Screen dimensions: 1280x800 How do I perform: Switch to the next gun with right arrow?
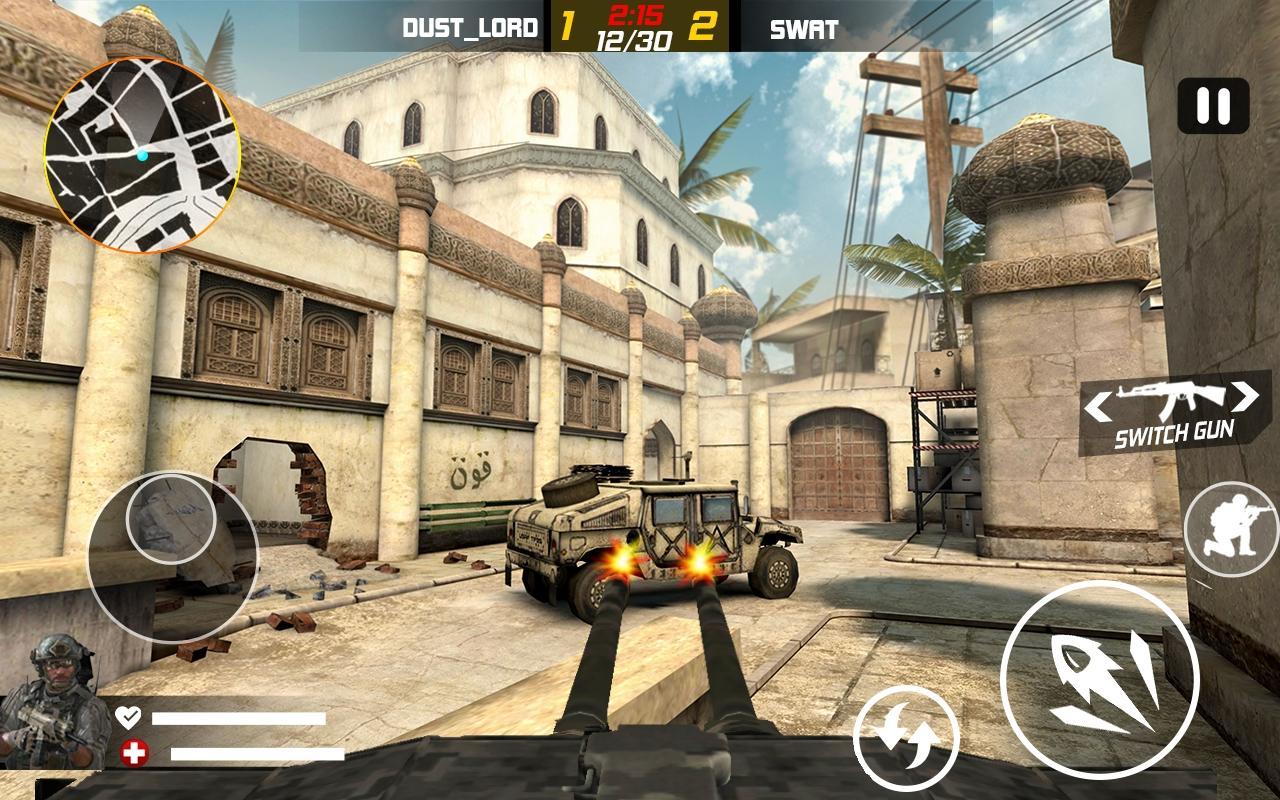[1245, 396]
